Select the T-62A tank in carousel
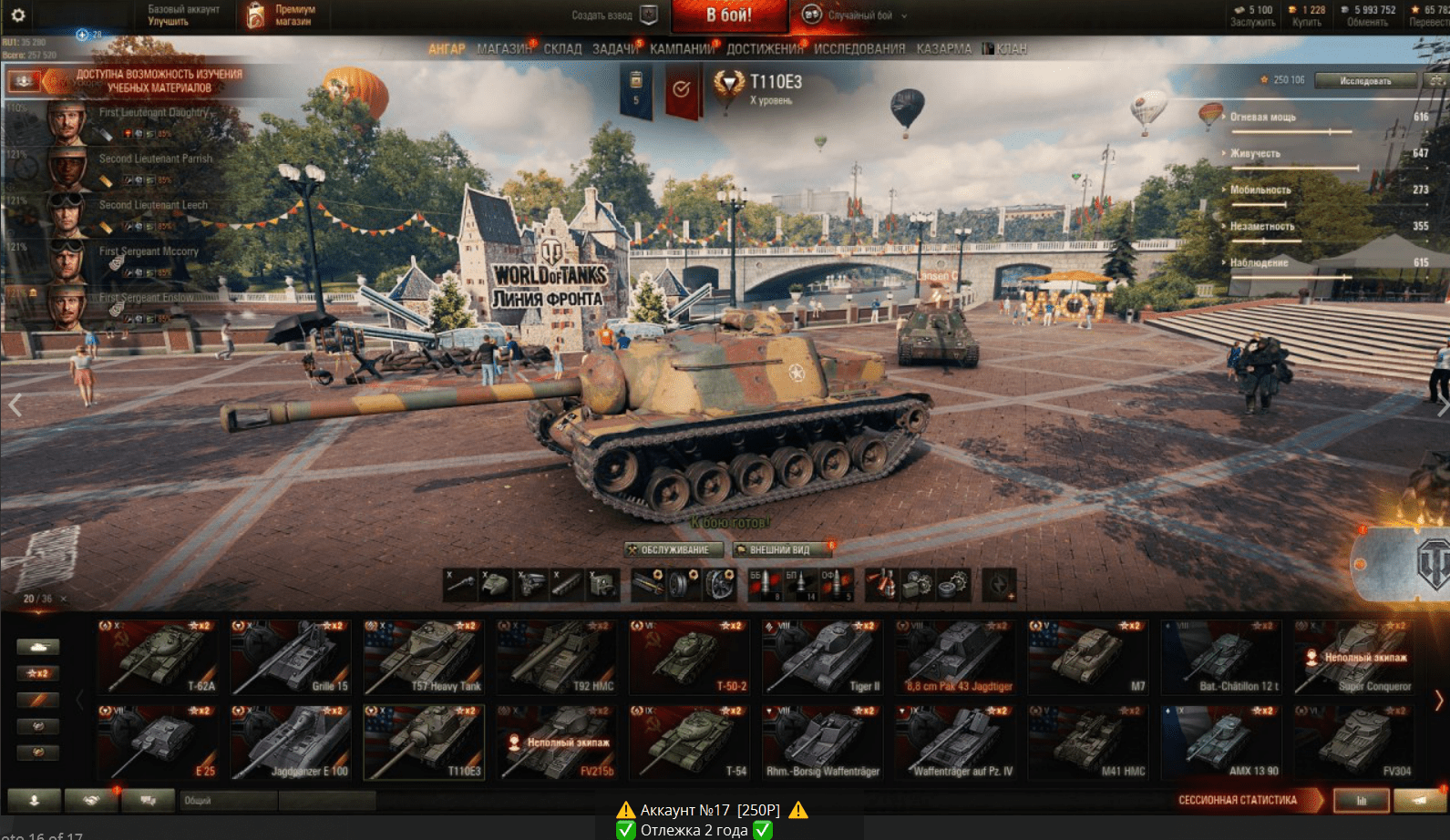This screenshot has height=840, width=1450. [x=159, y=657]
